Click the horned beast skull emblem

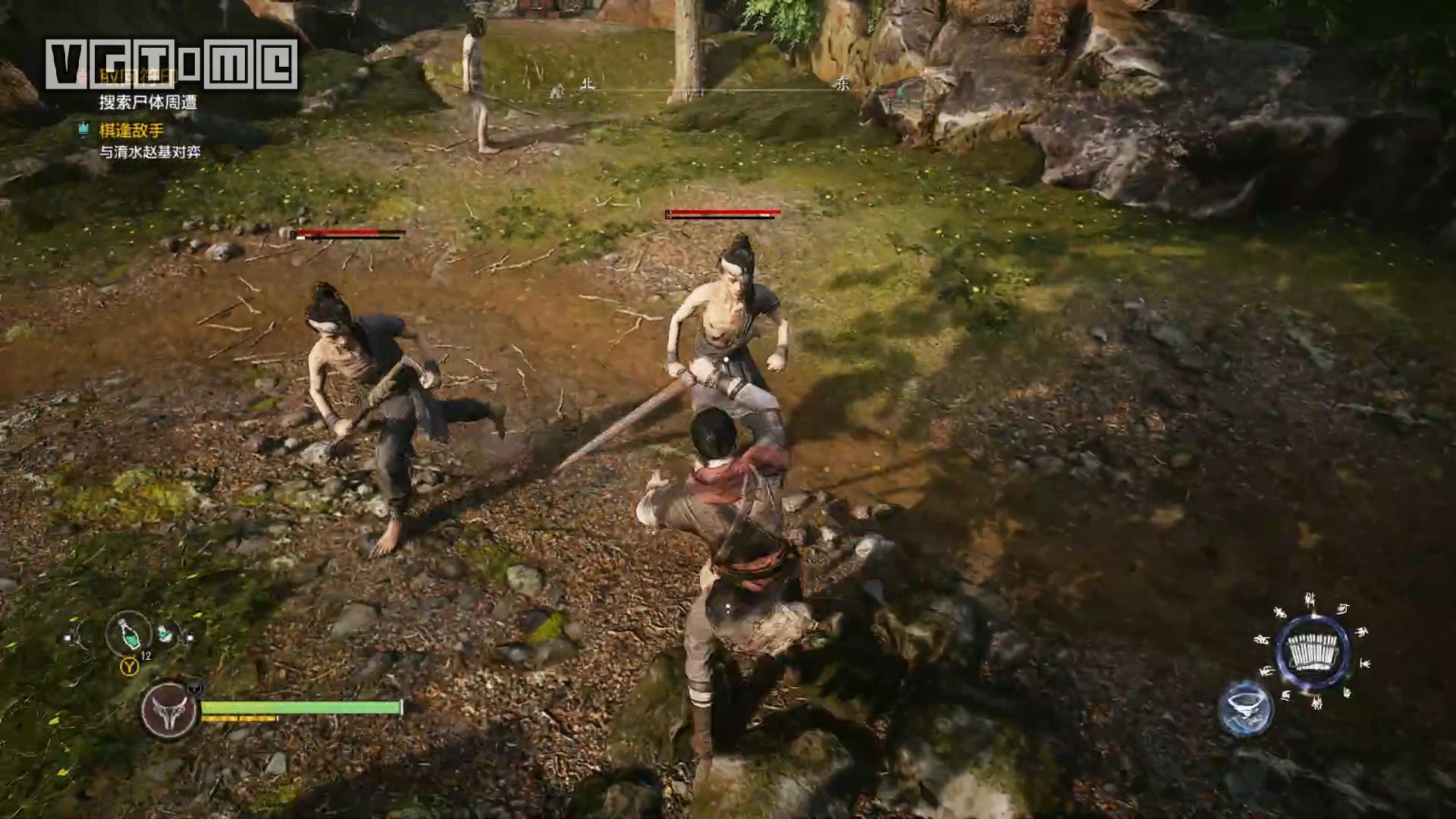(x=168, y=711)
